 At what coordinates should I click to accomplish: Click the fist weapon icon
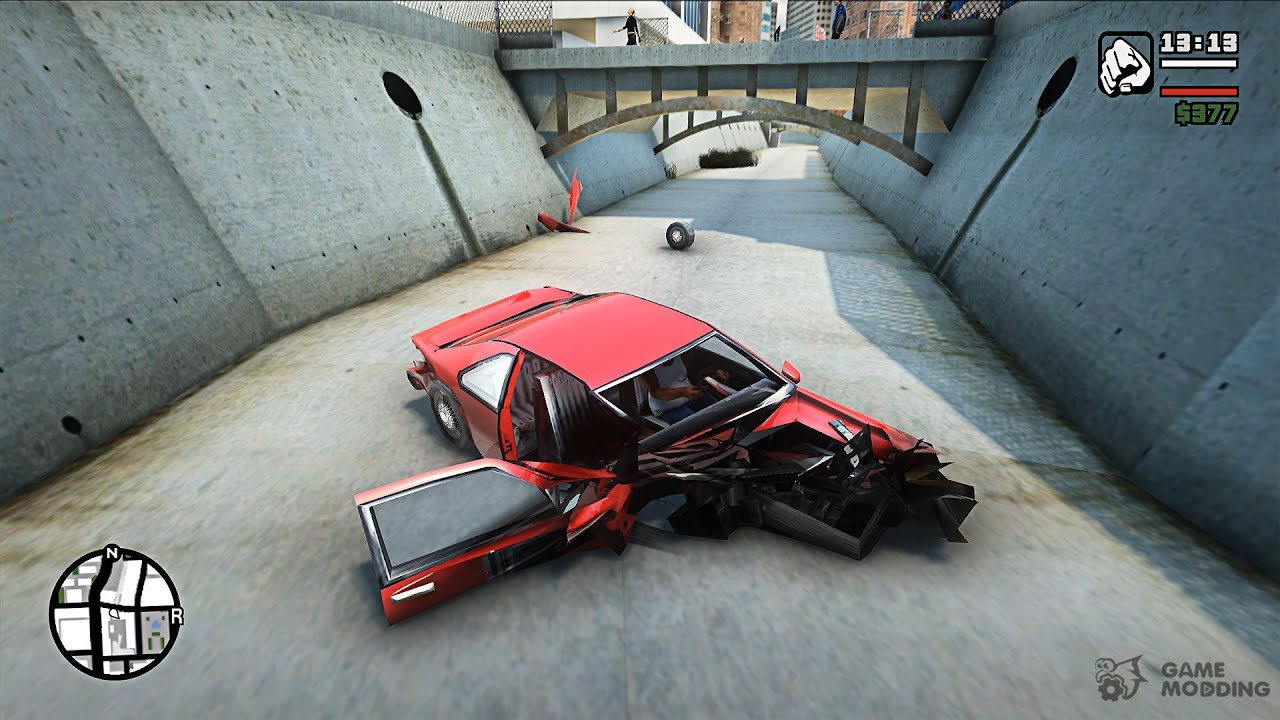click(1125, 64)
